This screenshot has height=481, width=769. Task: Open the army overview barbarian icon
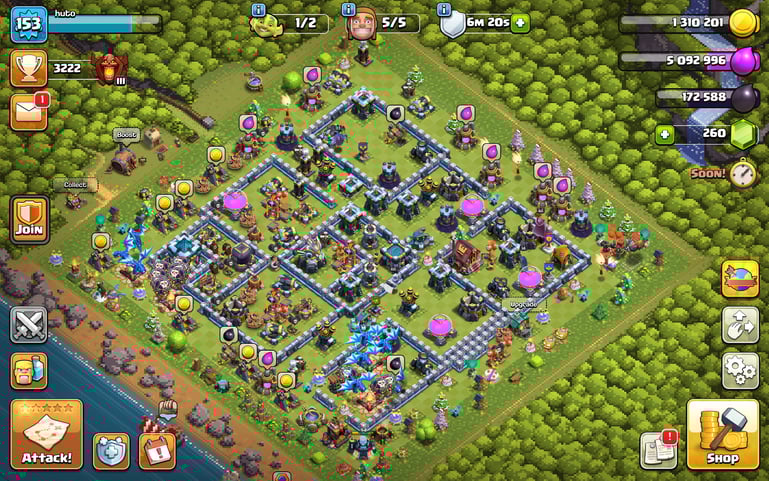[x=29, y=371]
